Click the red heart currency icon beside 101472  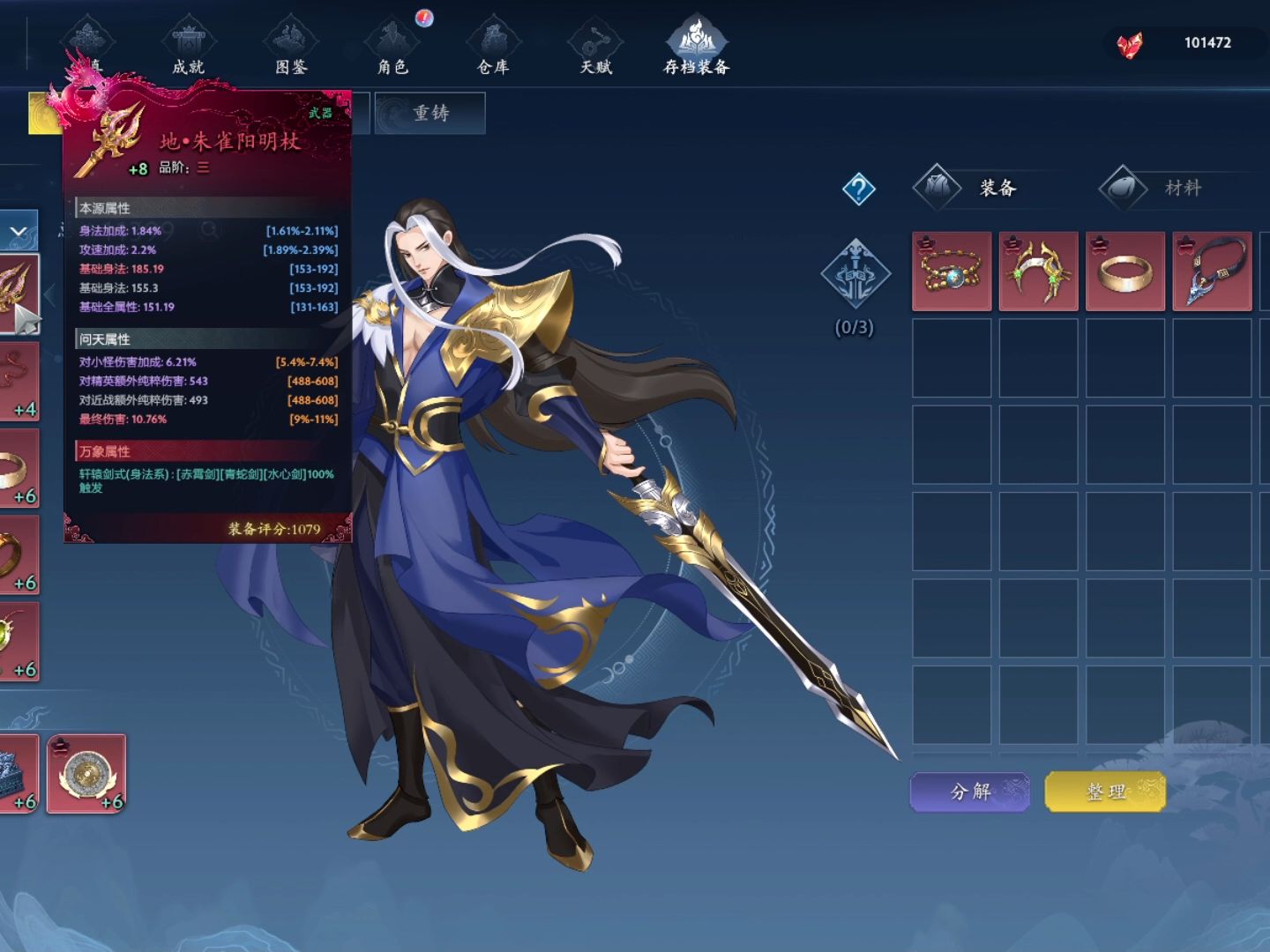coord(1132,42)
